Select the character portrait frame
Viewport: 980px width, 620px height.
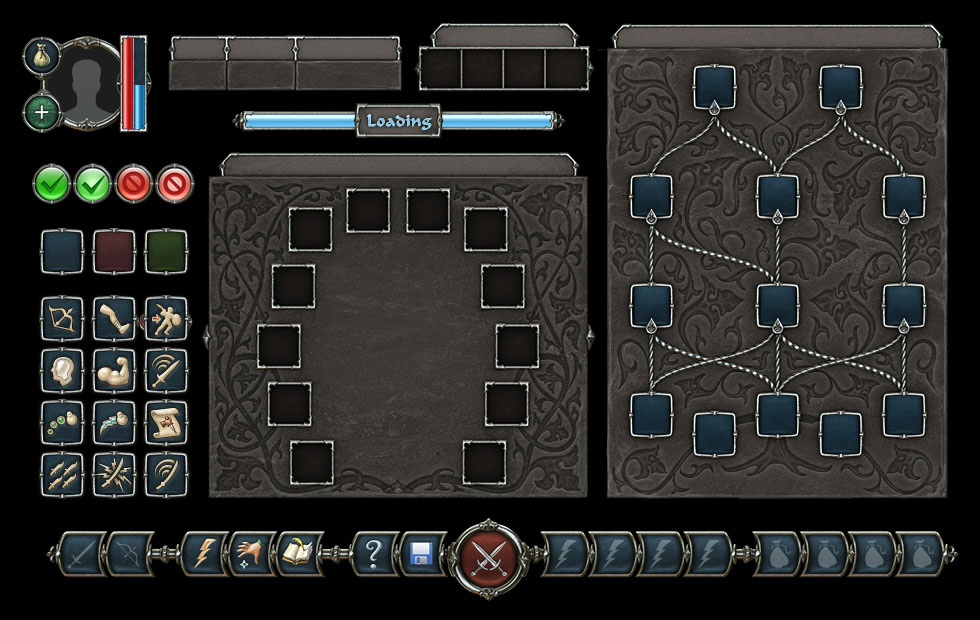coord(87,82)
